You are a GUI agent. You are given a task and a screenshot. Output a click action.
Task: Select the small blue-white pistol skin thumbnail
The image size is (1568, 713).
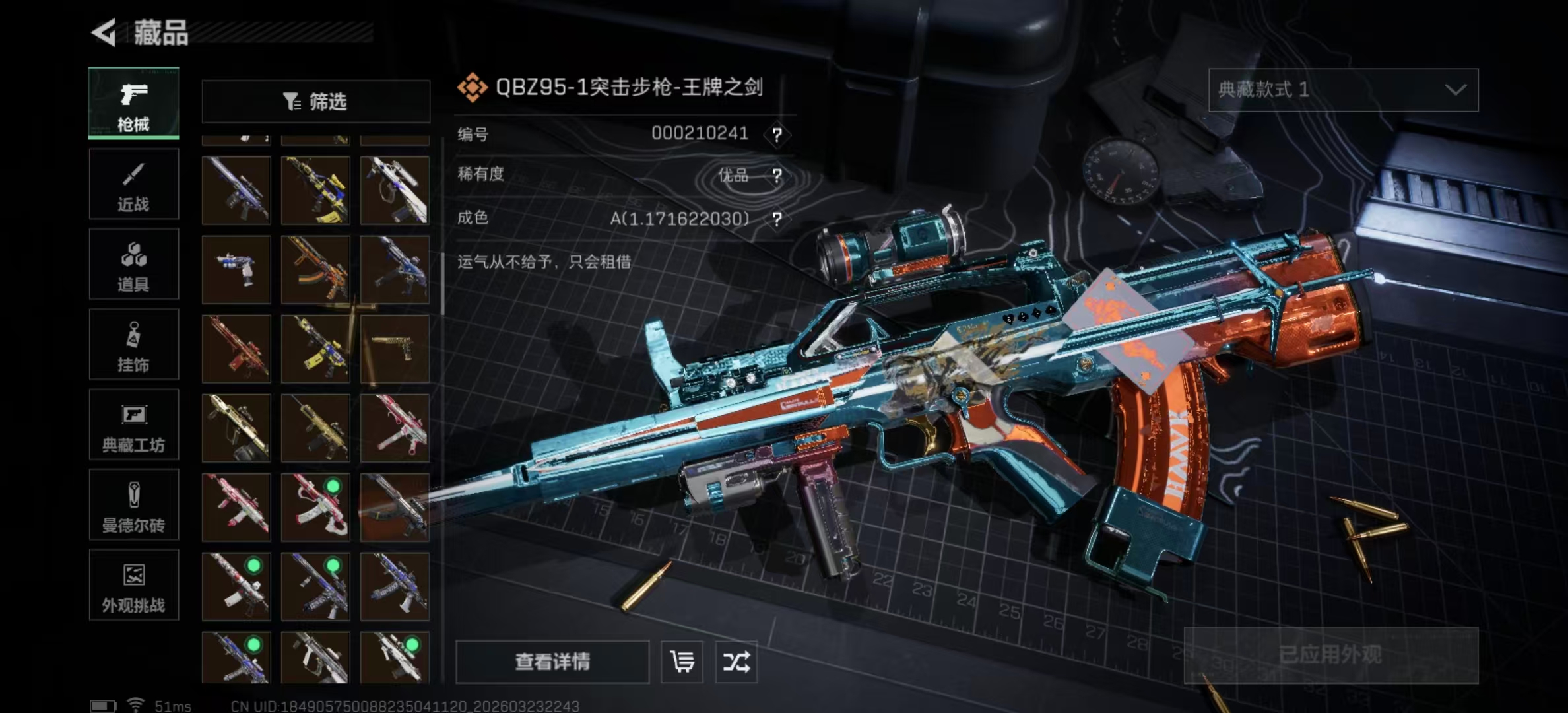[x=236, y=269]
